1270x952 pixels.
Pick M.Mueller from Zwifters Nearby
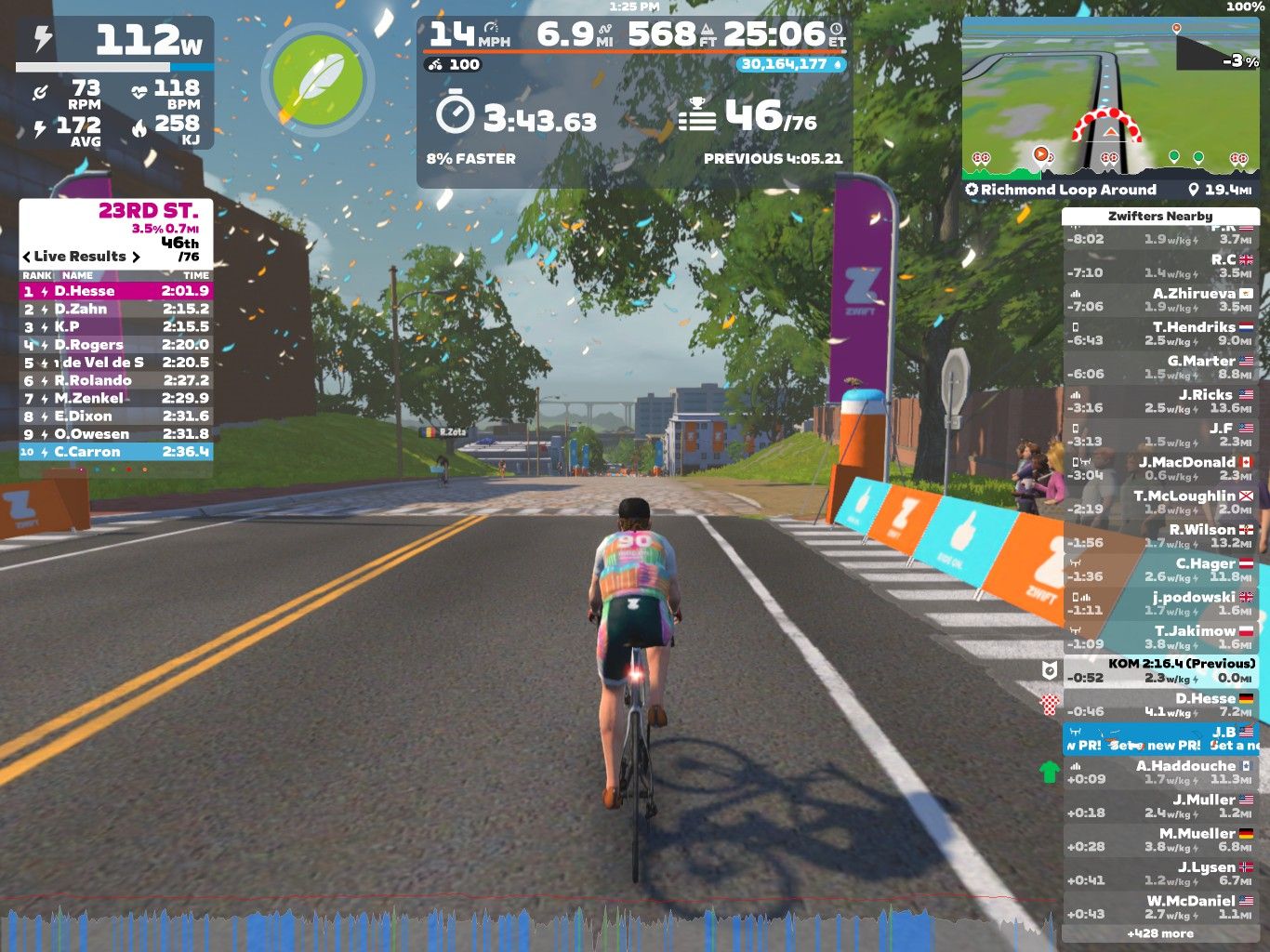[x=1159, y=840]
